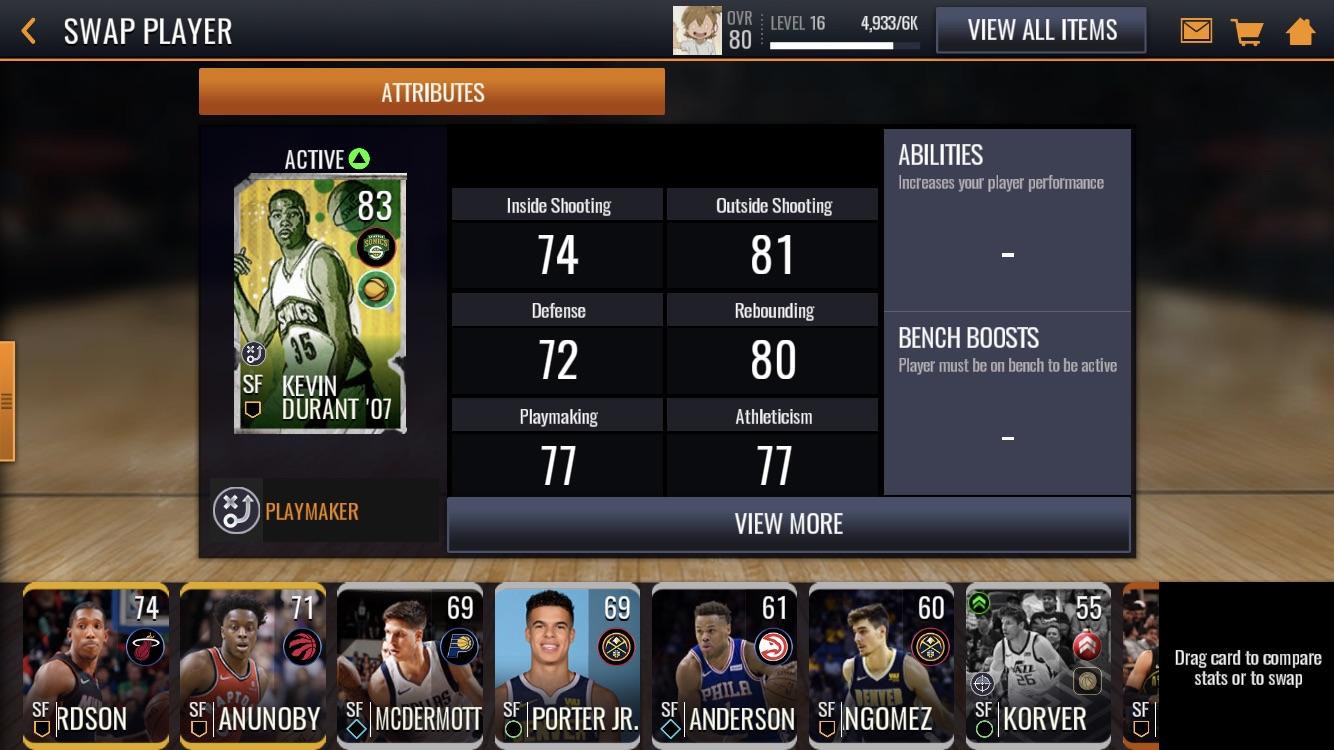Tap the red ornament boost icon on Korver's card

pos(1088,643)
